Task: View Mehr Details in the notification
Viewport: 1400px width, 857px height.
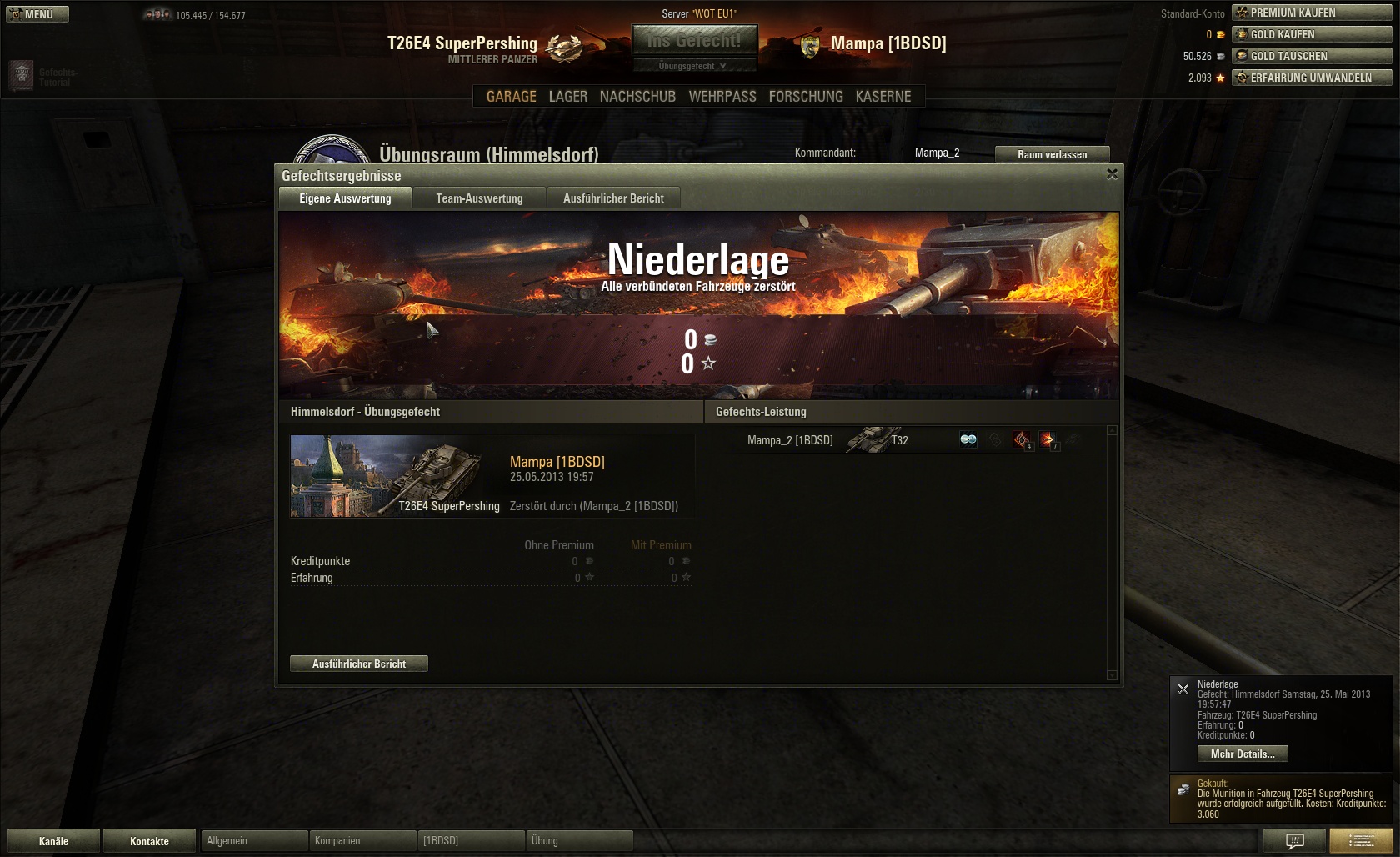Action: 1242,754
